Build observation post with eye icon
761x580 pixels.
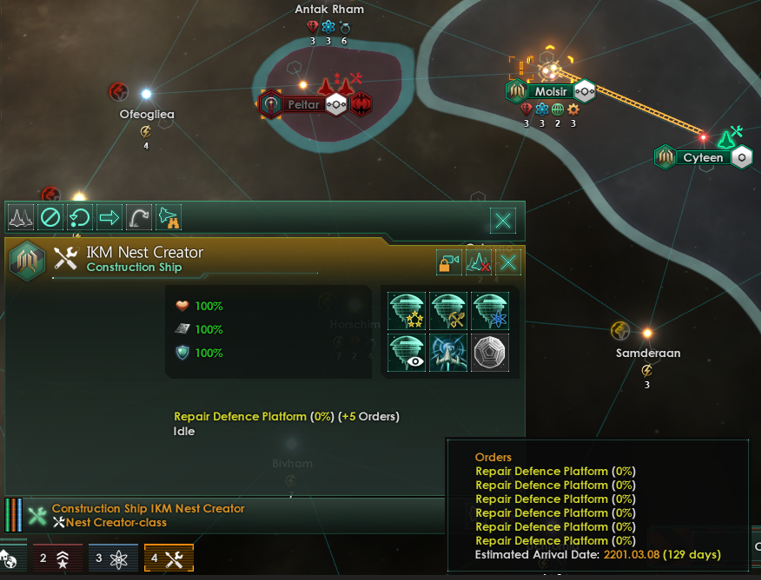tap(407, 353)
